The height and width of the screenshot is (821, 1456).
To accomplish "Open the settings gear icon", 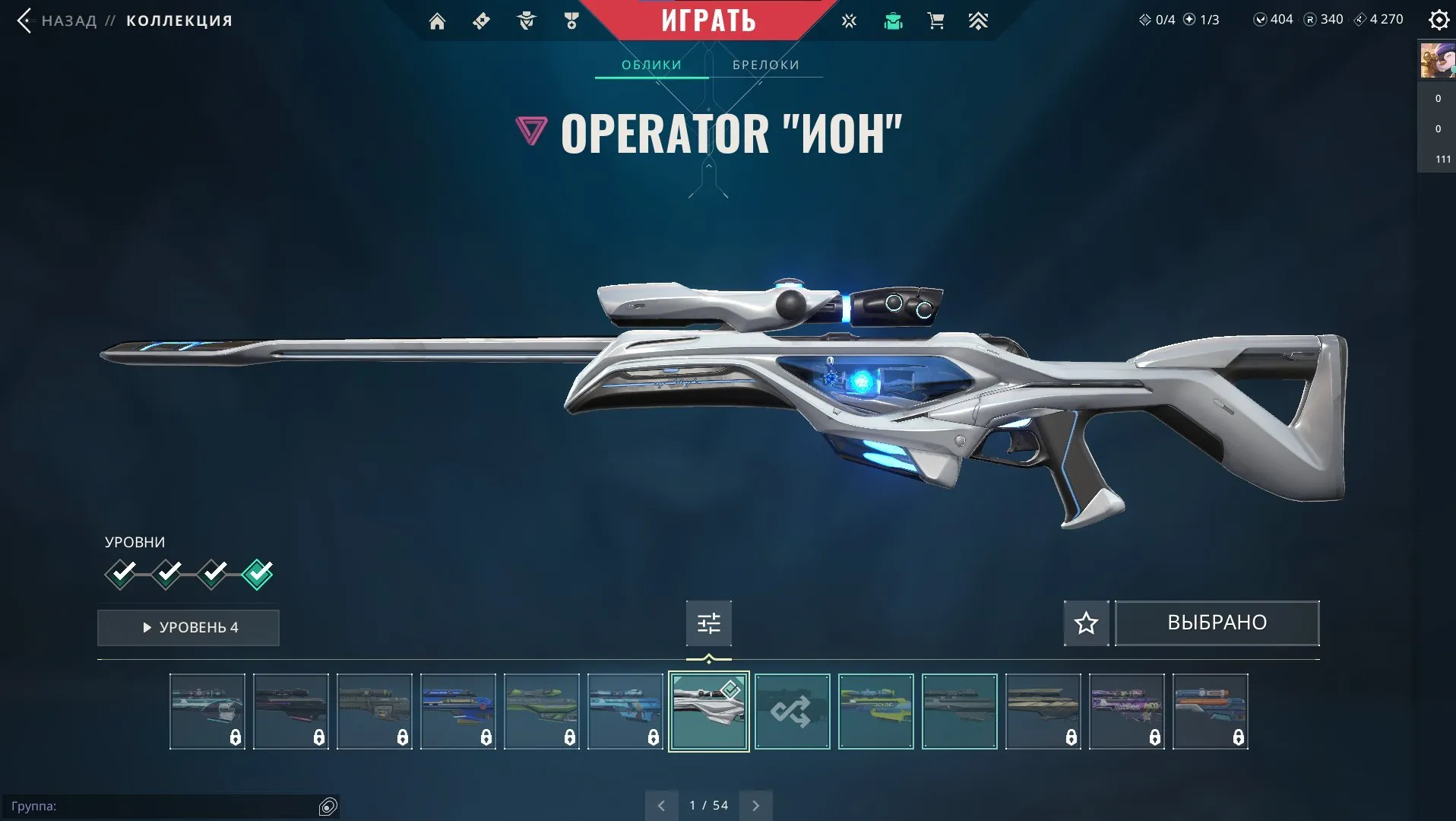I will coord(1439,21).
